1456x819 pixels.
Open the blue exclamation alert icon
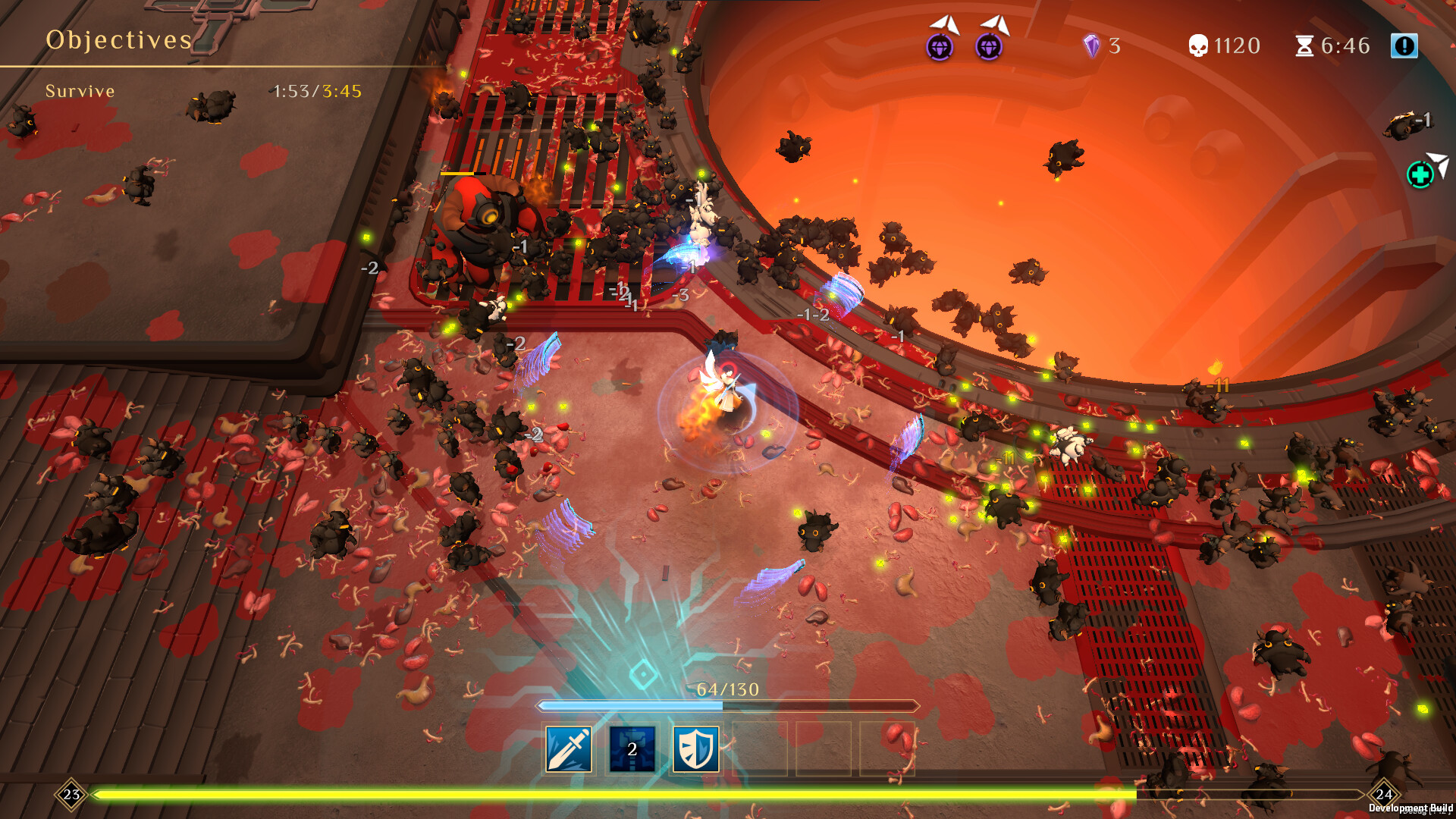coord(1405,45)
